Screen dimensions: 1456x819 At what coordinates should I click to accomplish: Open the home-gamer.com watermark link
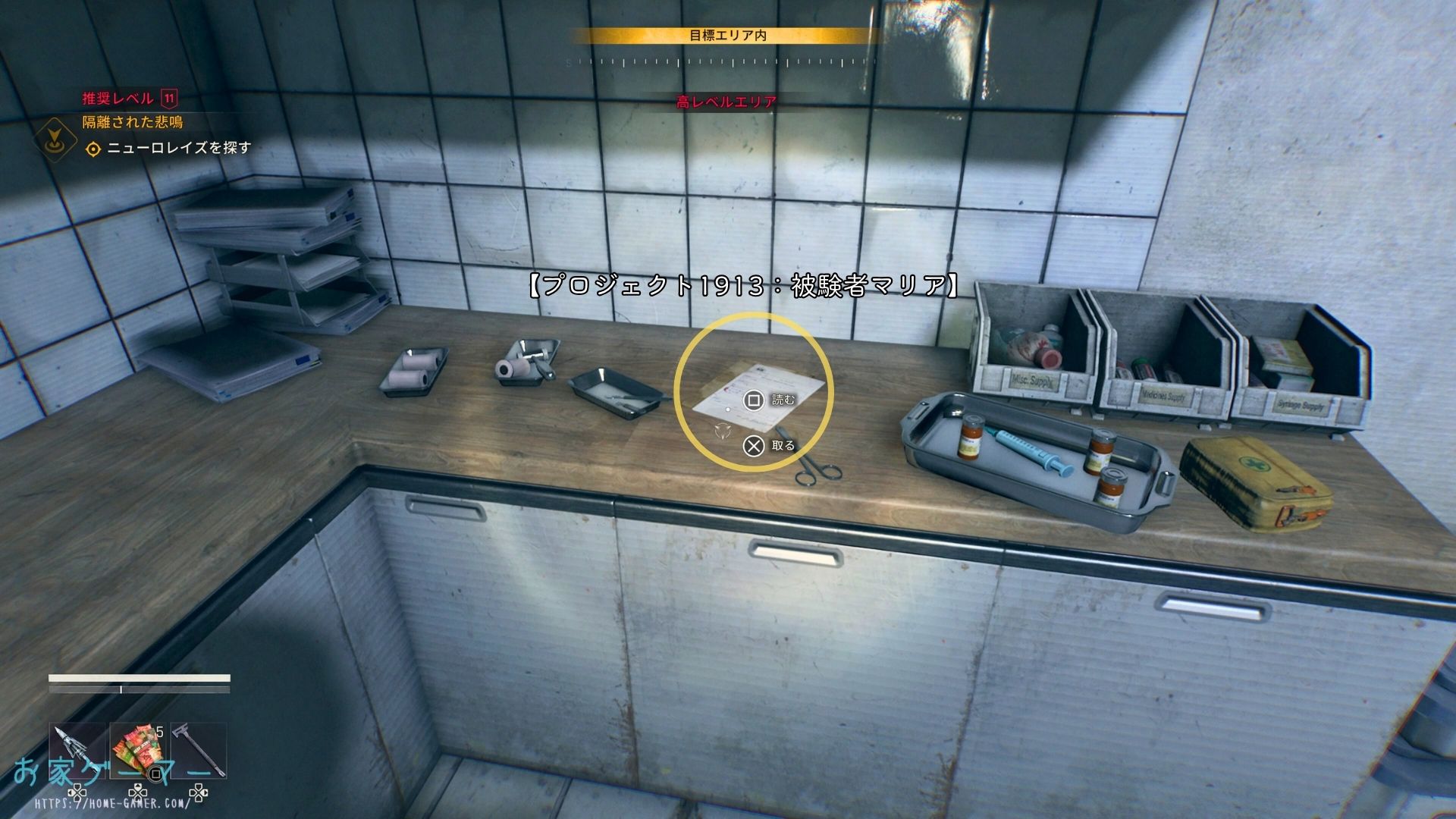pos(112,802)
